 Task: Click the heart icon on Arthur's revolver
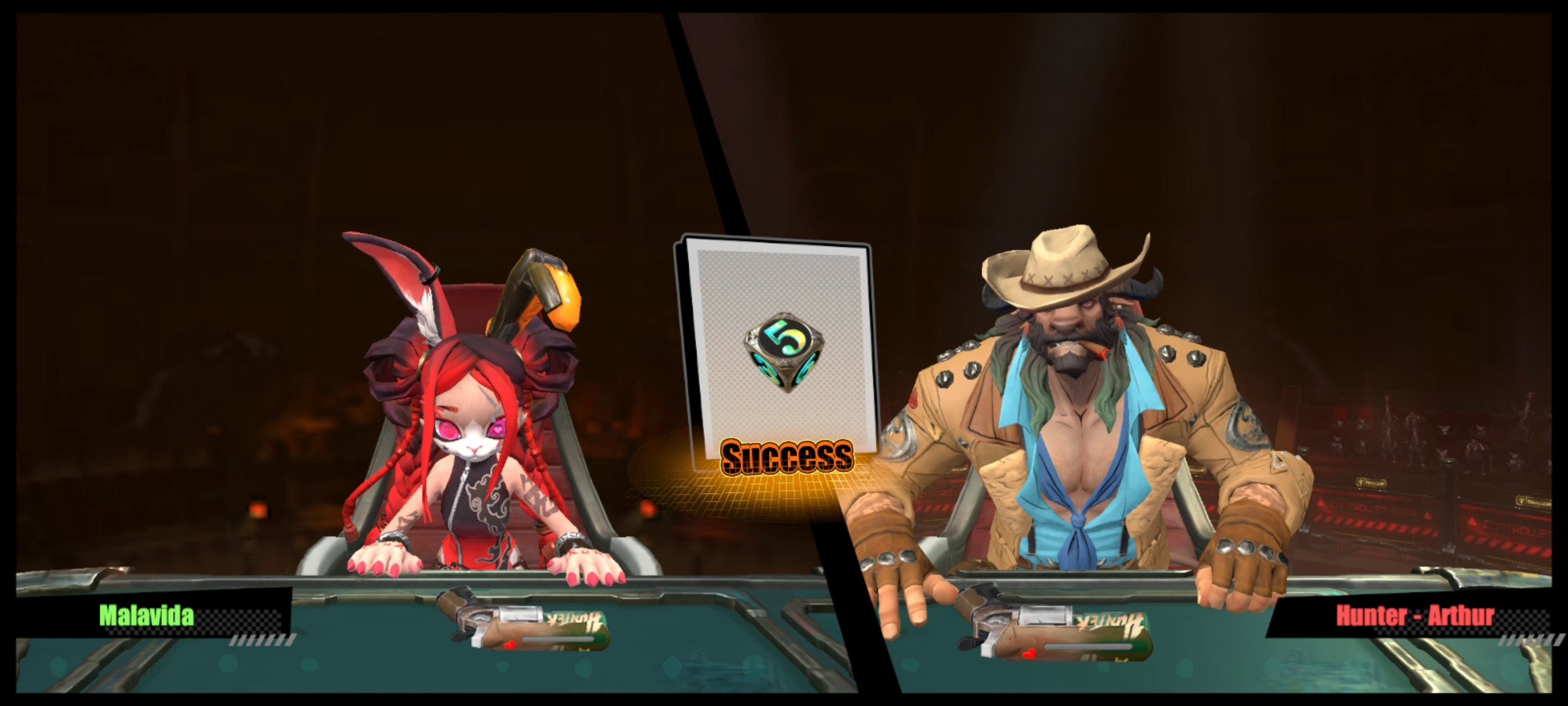pos(1030,653)
